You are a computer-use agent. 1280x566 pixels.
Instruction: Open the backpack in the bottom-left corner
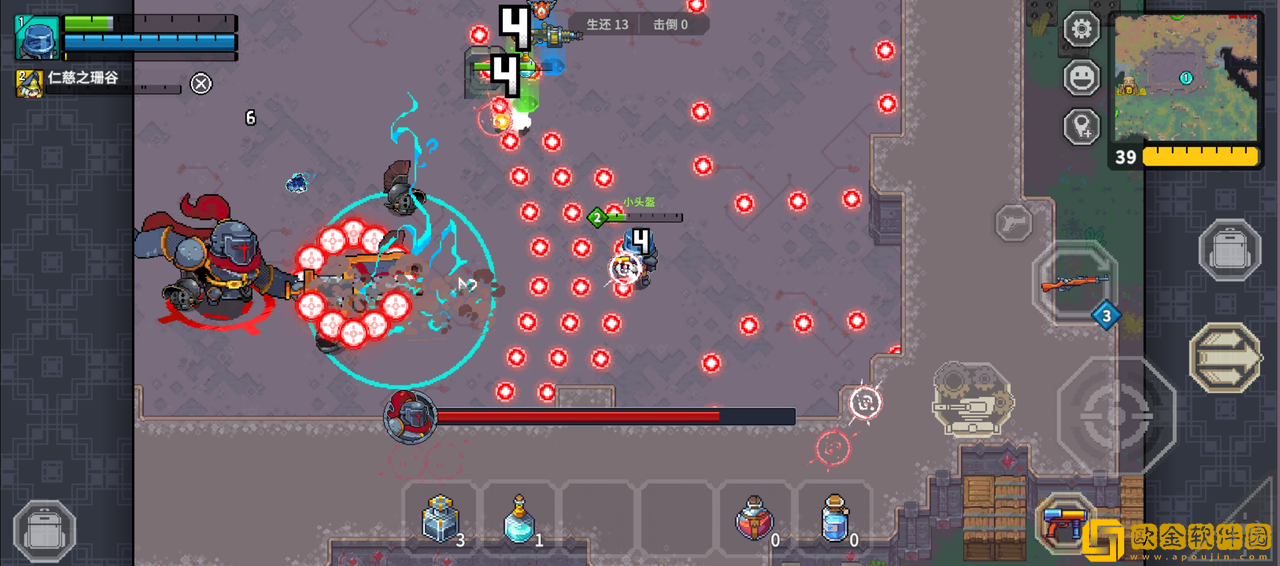[44, 530]
